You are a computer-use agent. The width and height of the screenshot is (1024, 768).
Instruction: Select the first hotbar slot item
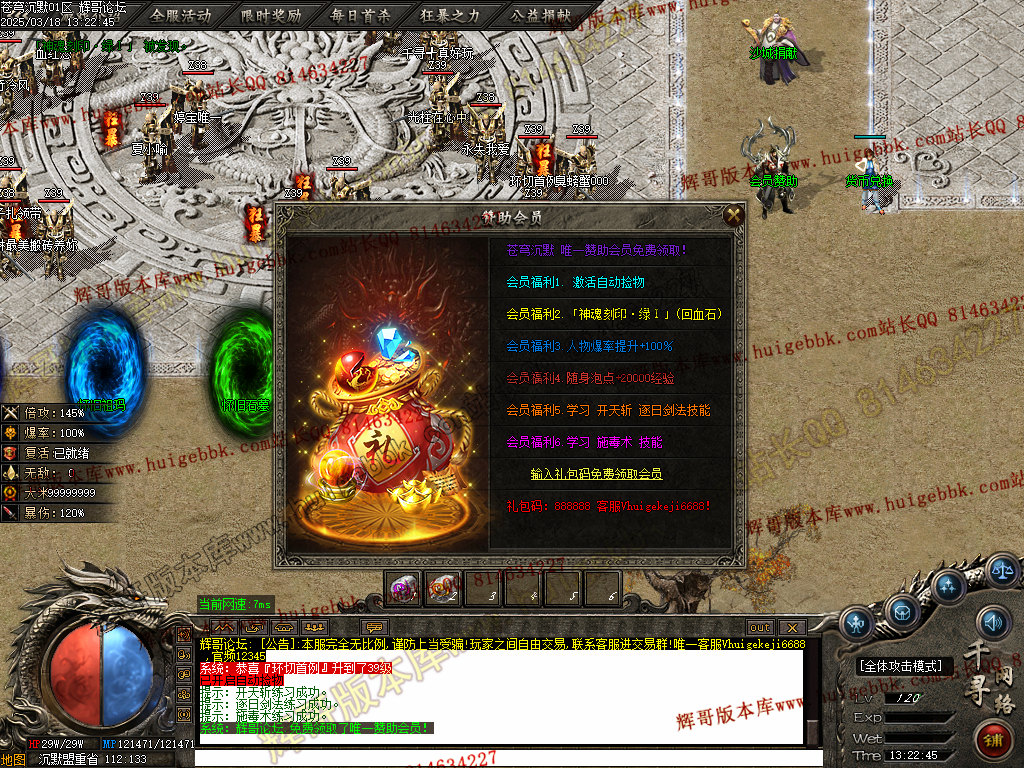coord(404,590)
